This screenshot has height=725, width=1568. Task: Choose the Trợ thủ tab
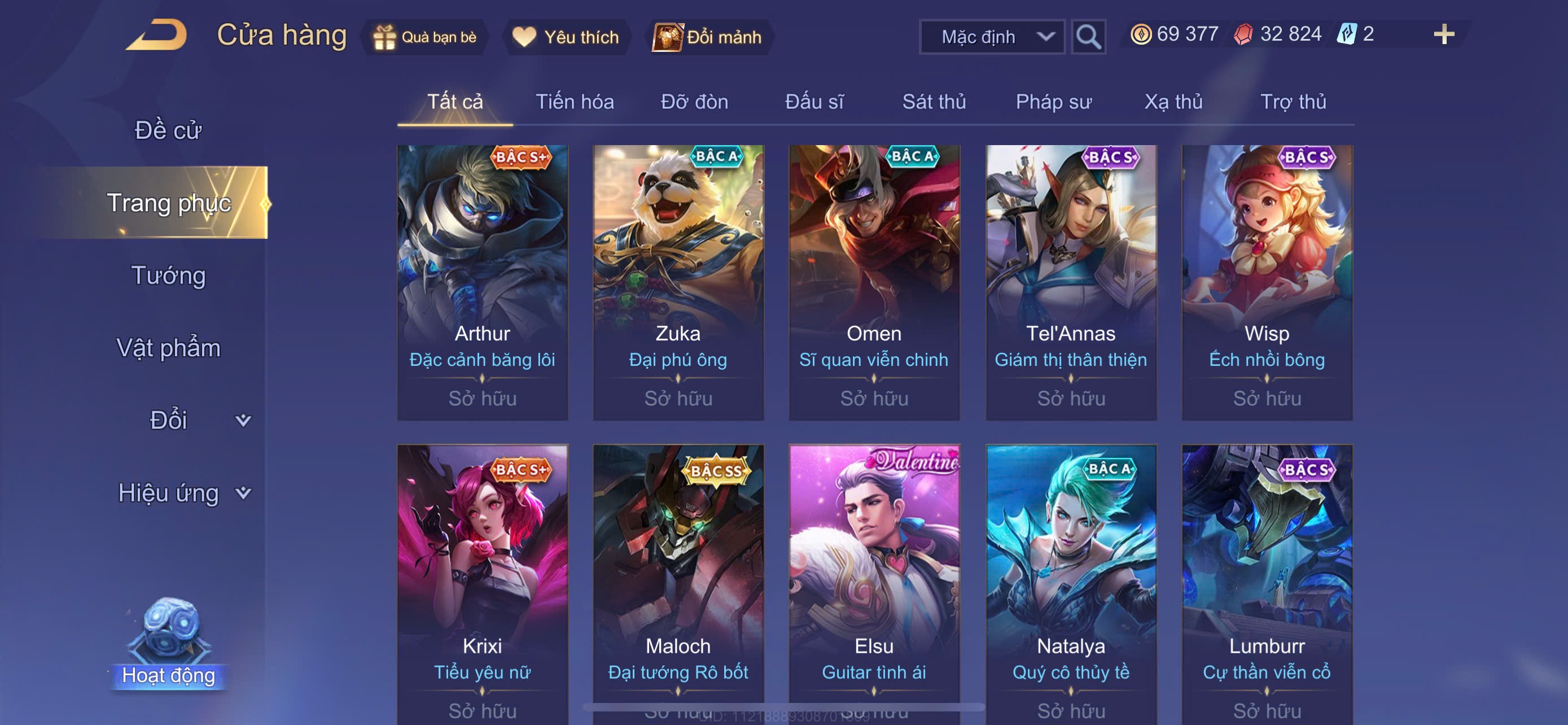coord(1293,102)
